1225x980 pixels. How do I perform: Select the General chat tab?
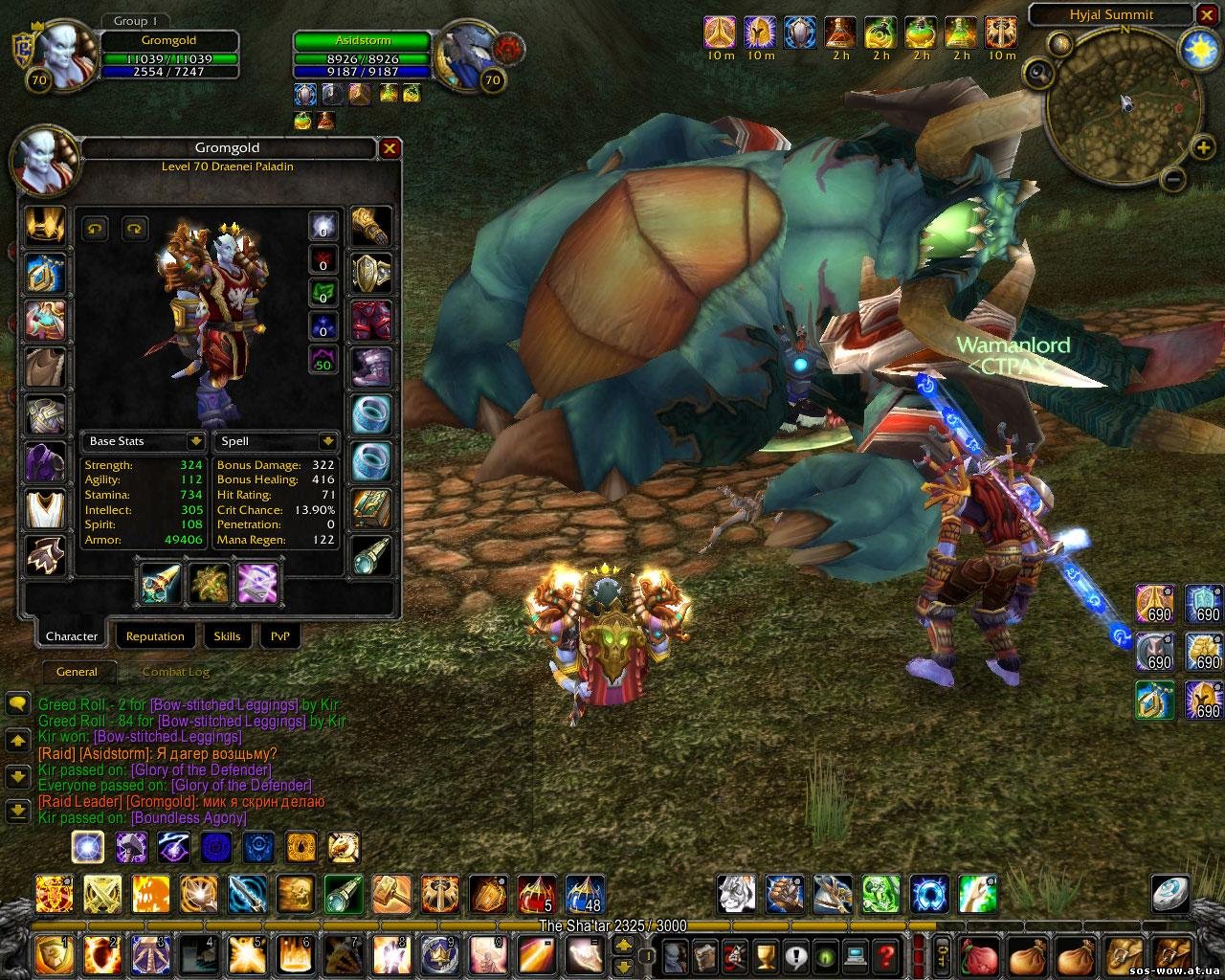pos(77,672)
